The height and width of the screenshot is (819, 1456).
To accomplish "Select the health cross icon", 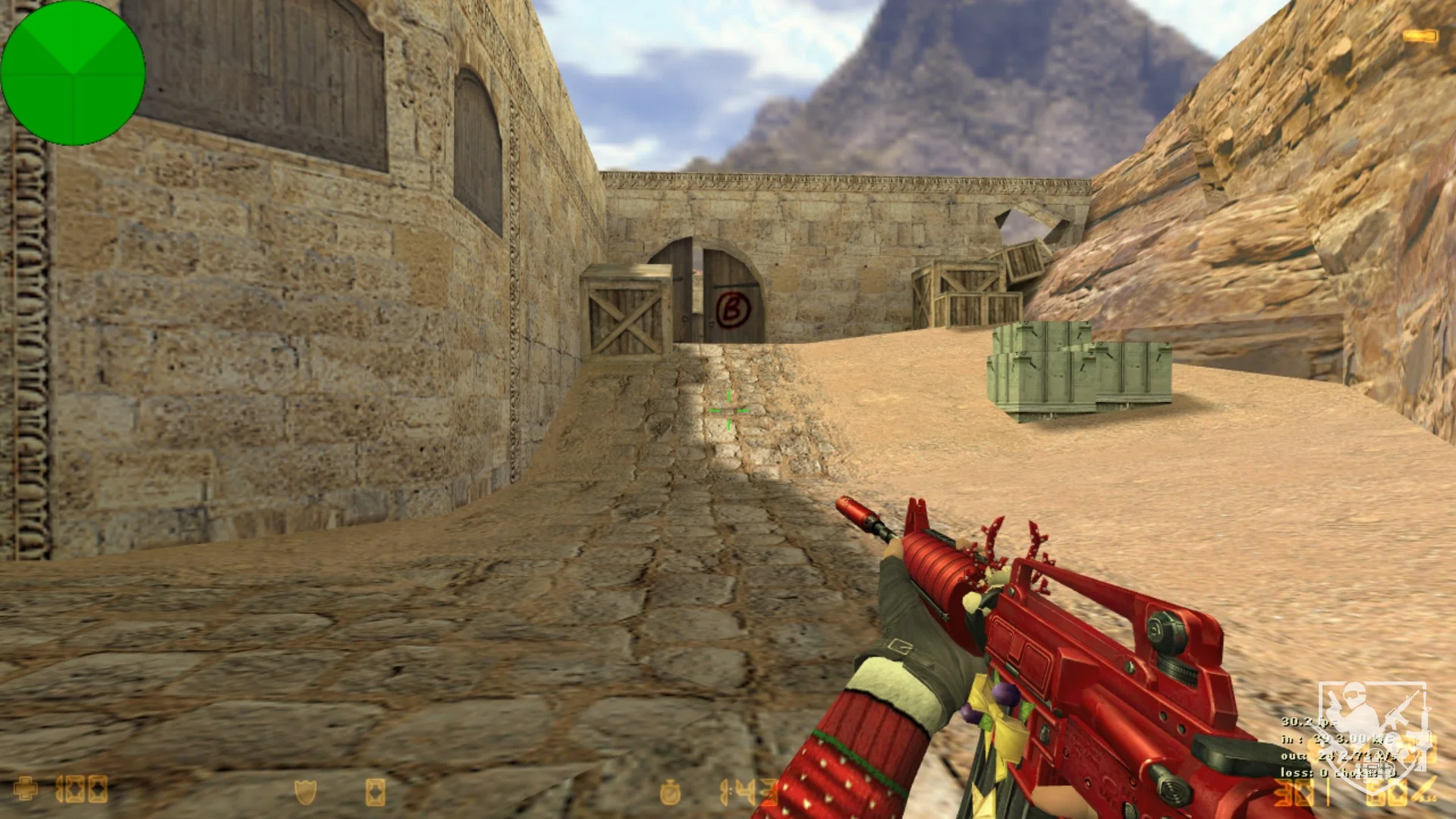I will [26, 789].
